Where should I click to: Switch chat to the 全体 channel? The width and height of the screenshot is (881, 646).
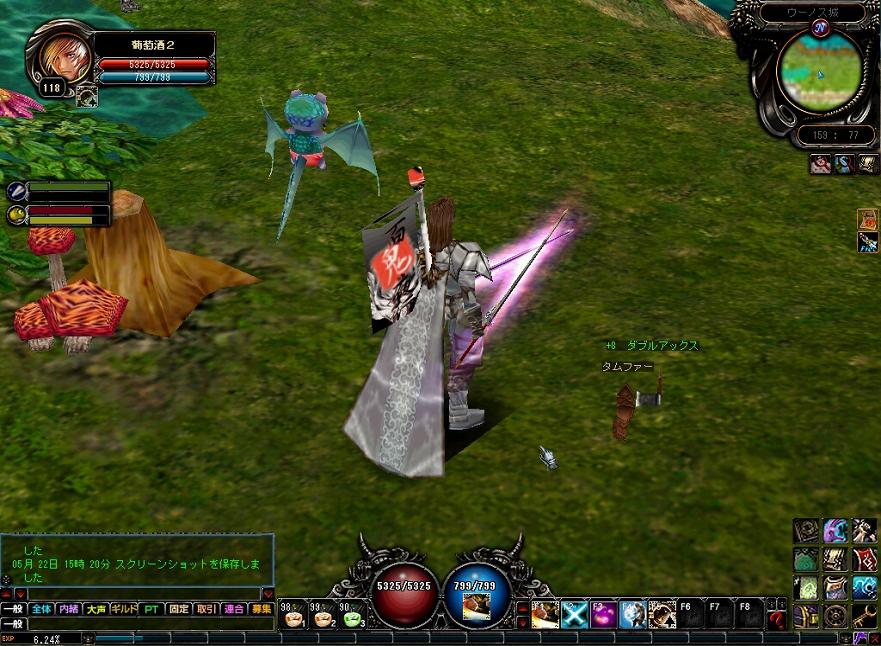click(41, 608)
